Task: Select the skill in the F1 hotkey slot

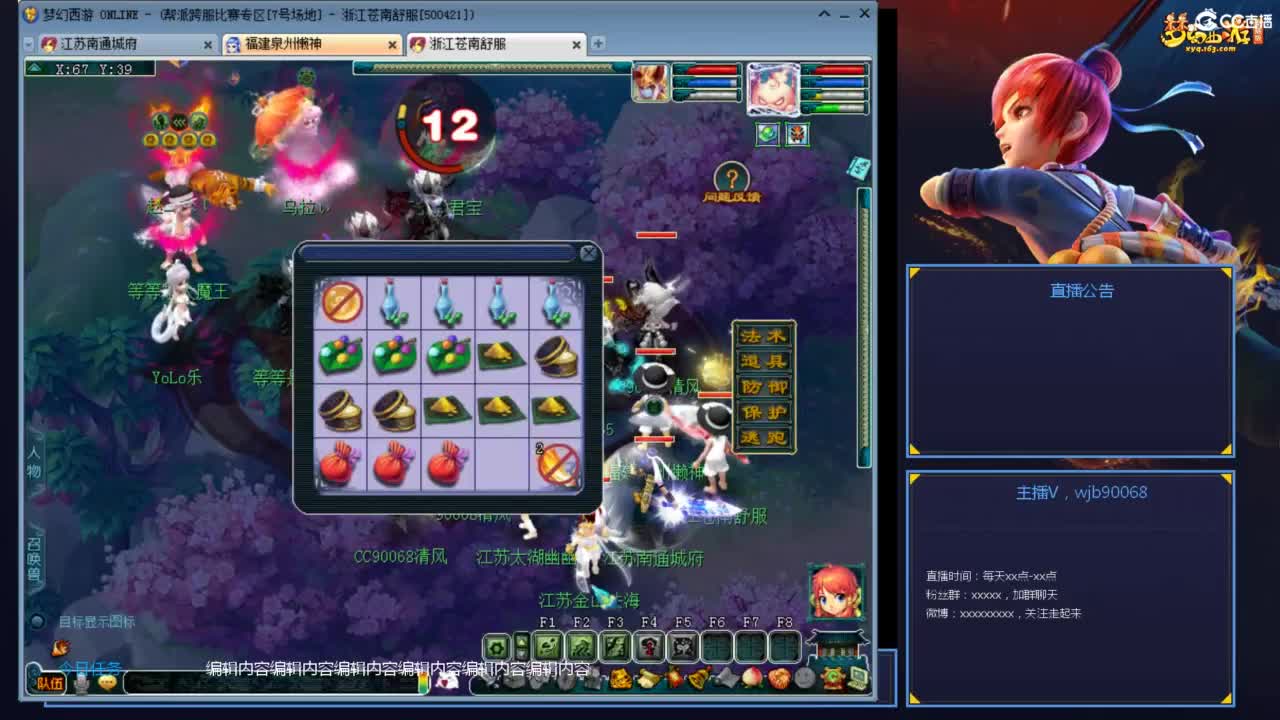Action: point(549,646)
